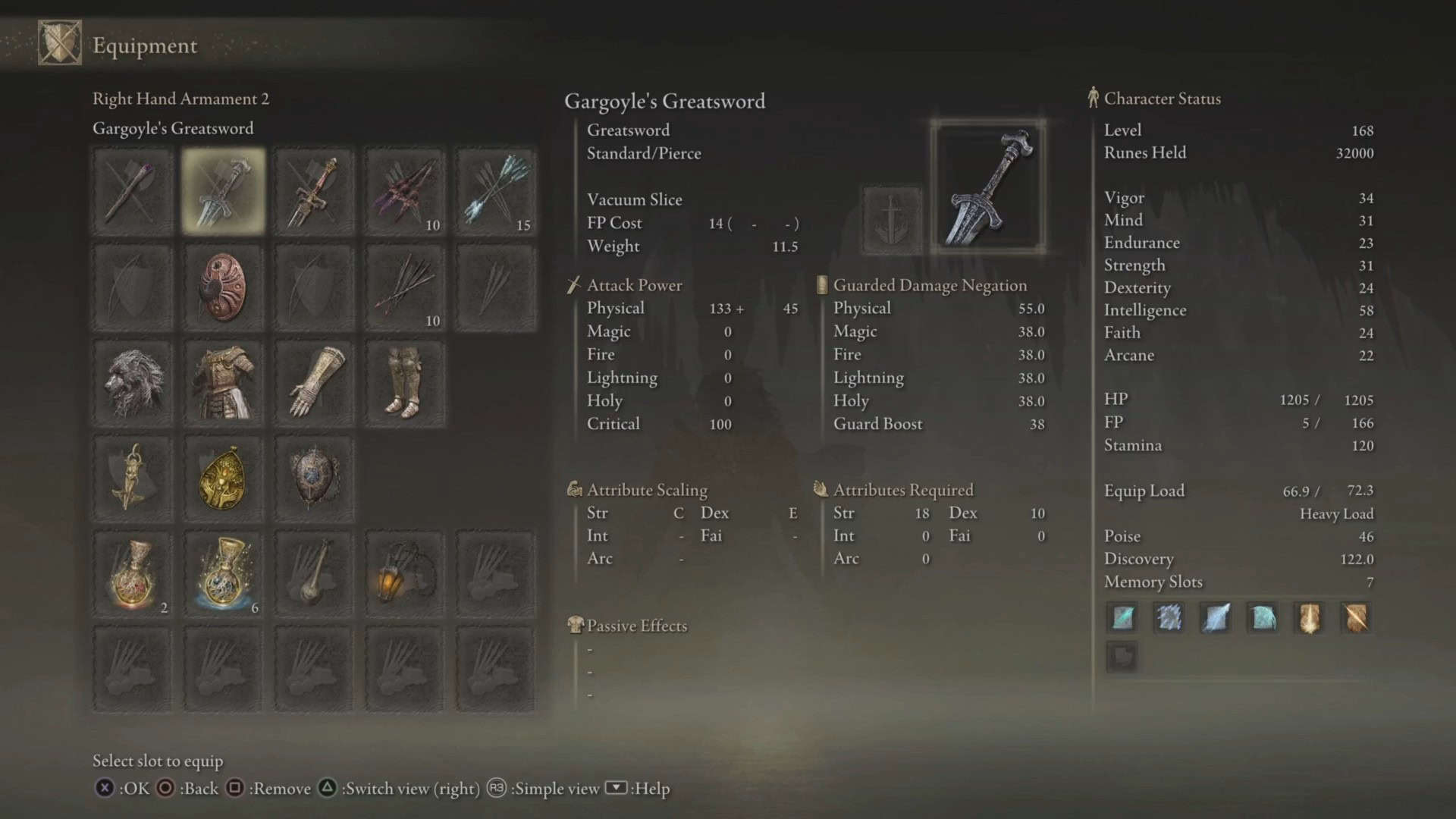Screen dimensions: 1456x819
Task: Select the Gargoyle's Greatsword armament slot
Action: [x=223, y=191]
